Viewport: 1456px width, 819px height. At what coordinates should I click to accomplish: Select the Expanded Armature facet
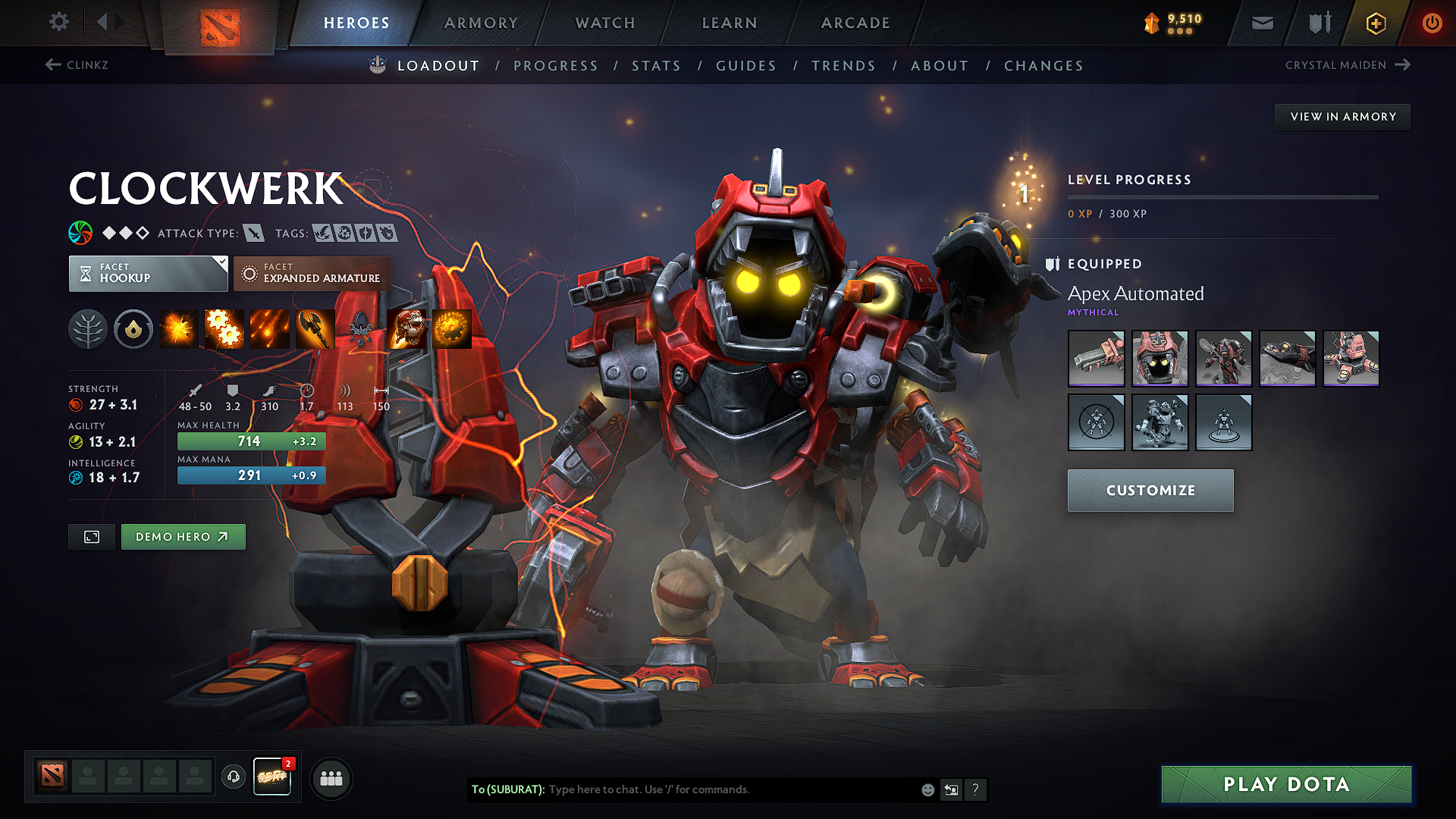(x=312, y=273)
